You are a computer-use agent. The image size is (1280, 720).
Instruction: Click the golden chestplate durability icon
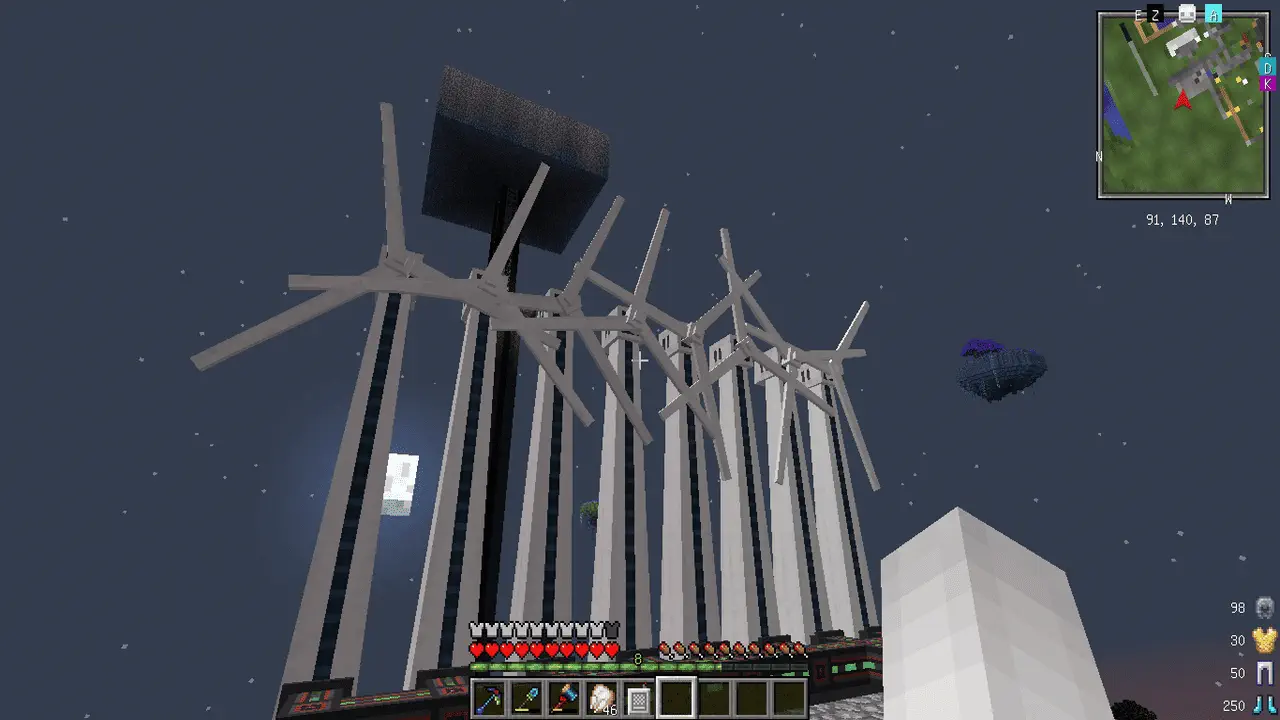(1265, 640)
